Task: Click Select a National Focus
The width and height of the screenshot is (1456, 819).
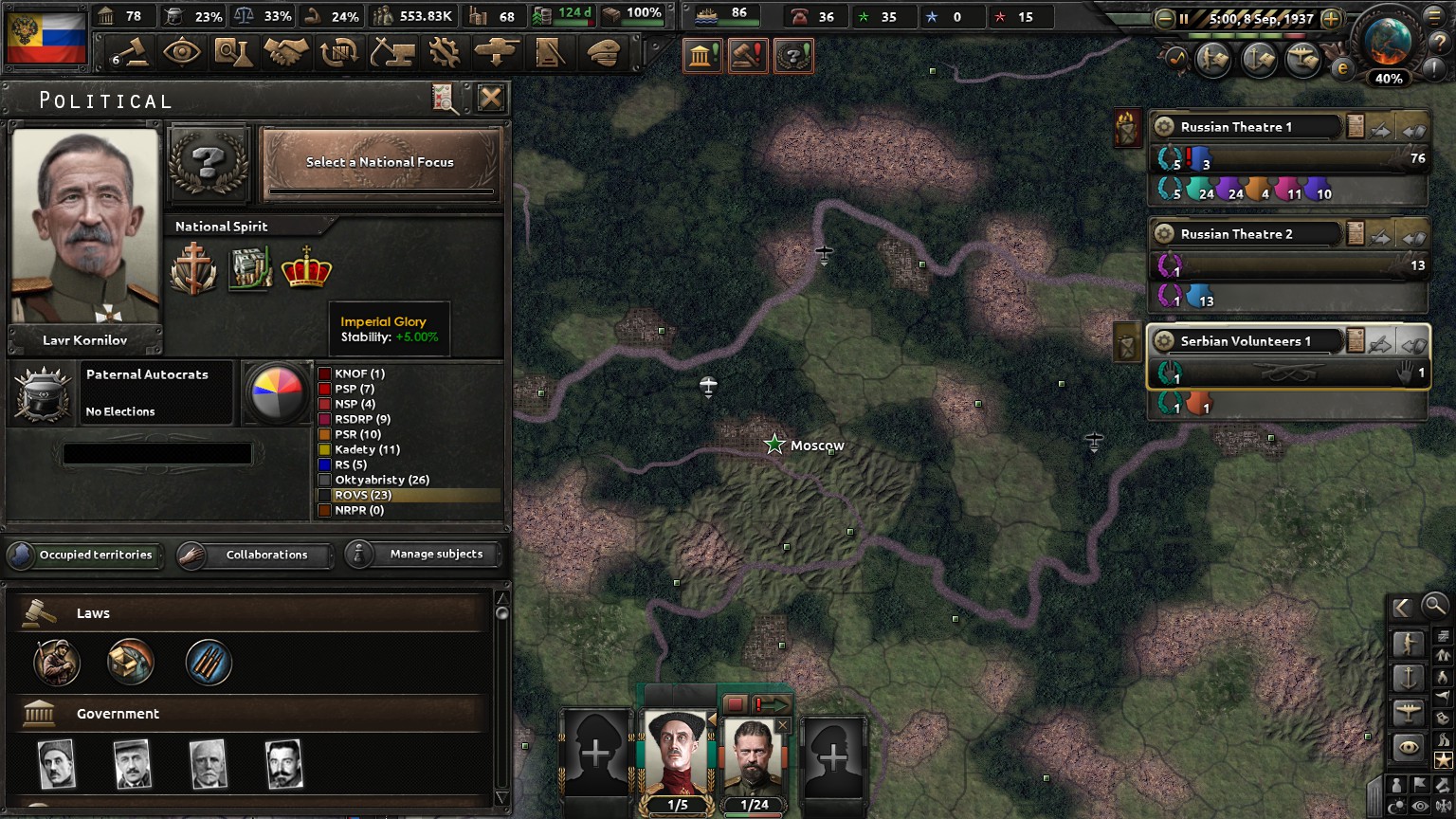Action: click(381, 163)
